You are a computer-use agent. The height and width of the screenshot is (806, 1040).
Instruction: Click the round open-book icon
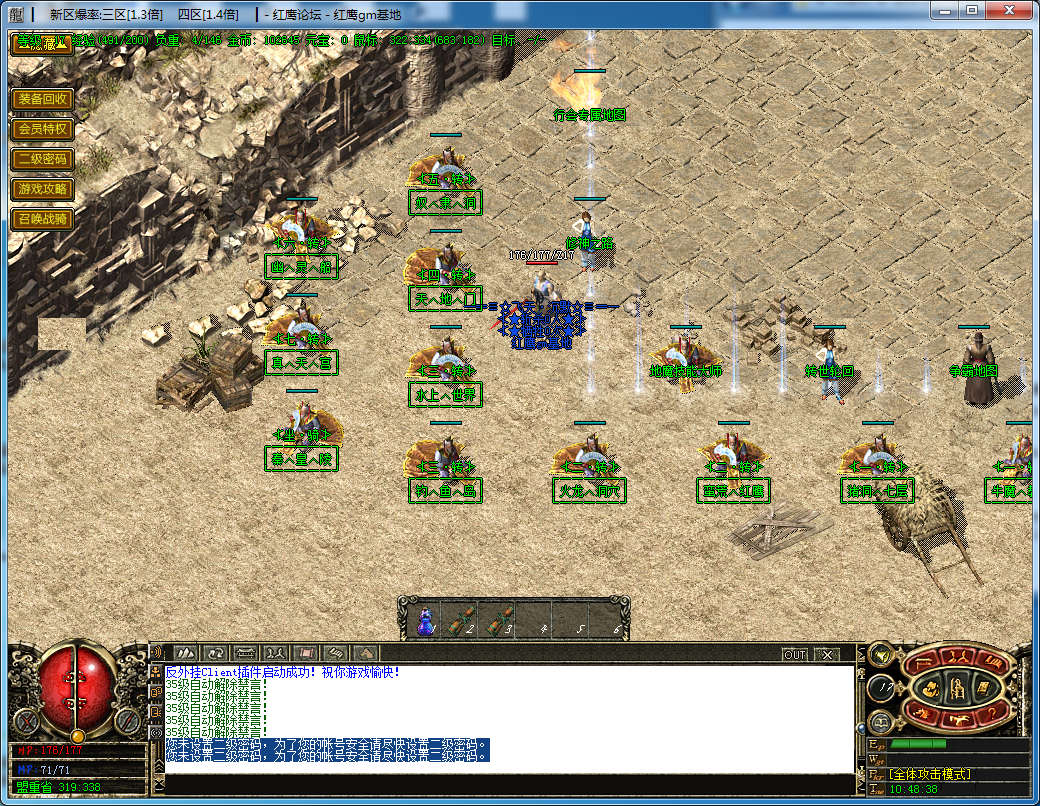(880, 723)
